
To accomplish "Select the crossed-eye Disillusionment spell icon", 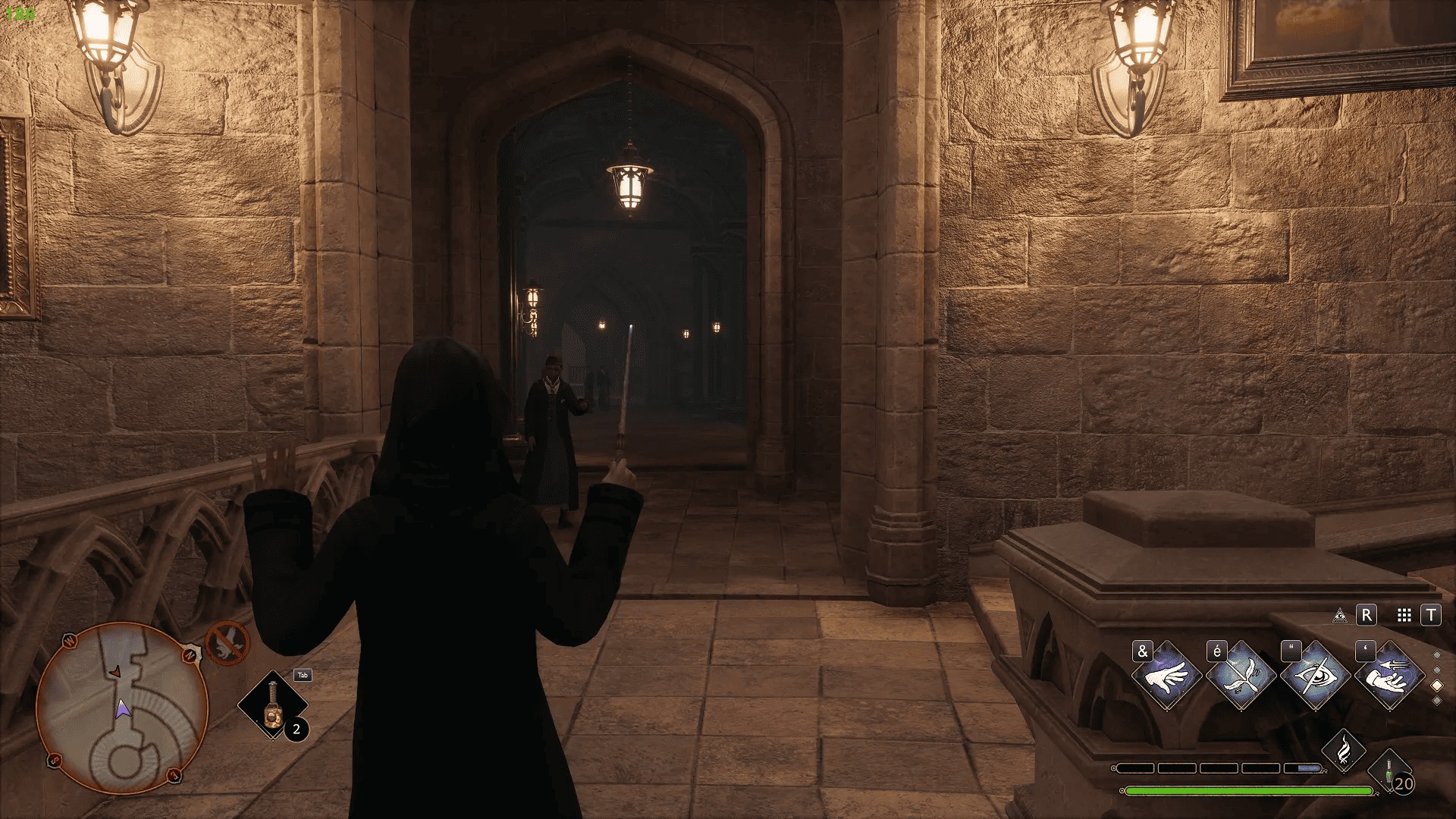I will pyautogui.click(x=1314, y=676).
